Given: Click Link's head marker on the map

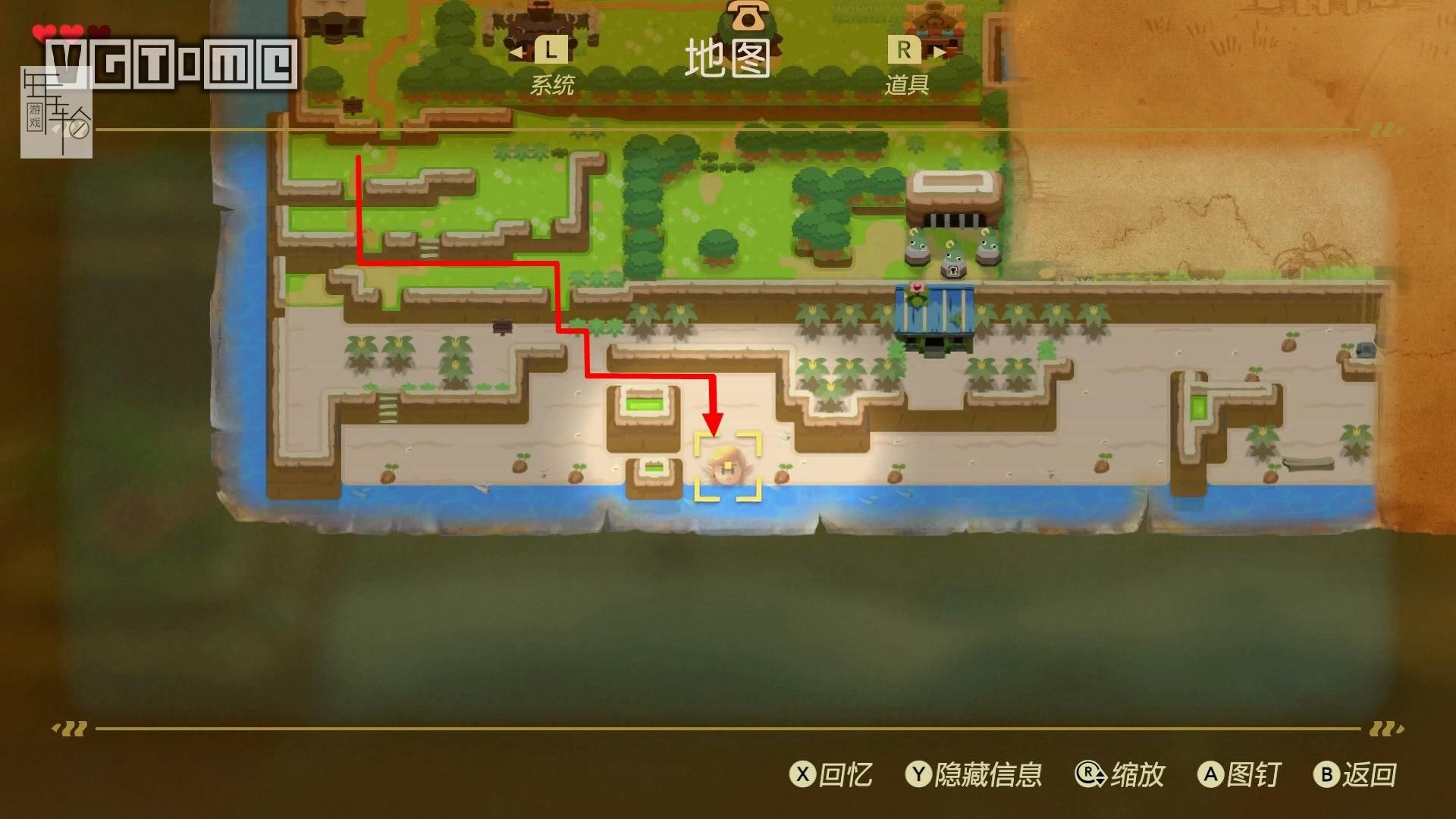Looking at the screenshot, I should [727, 467].
